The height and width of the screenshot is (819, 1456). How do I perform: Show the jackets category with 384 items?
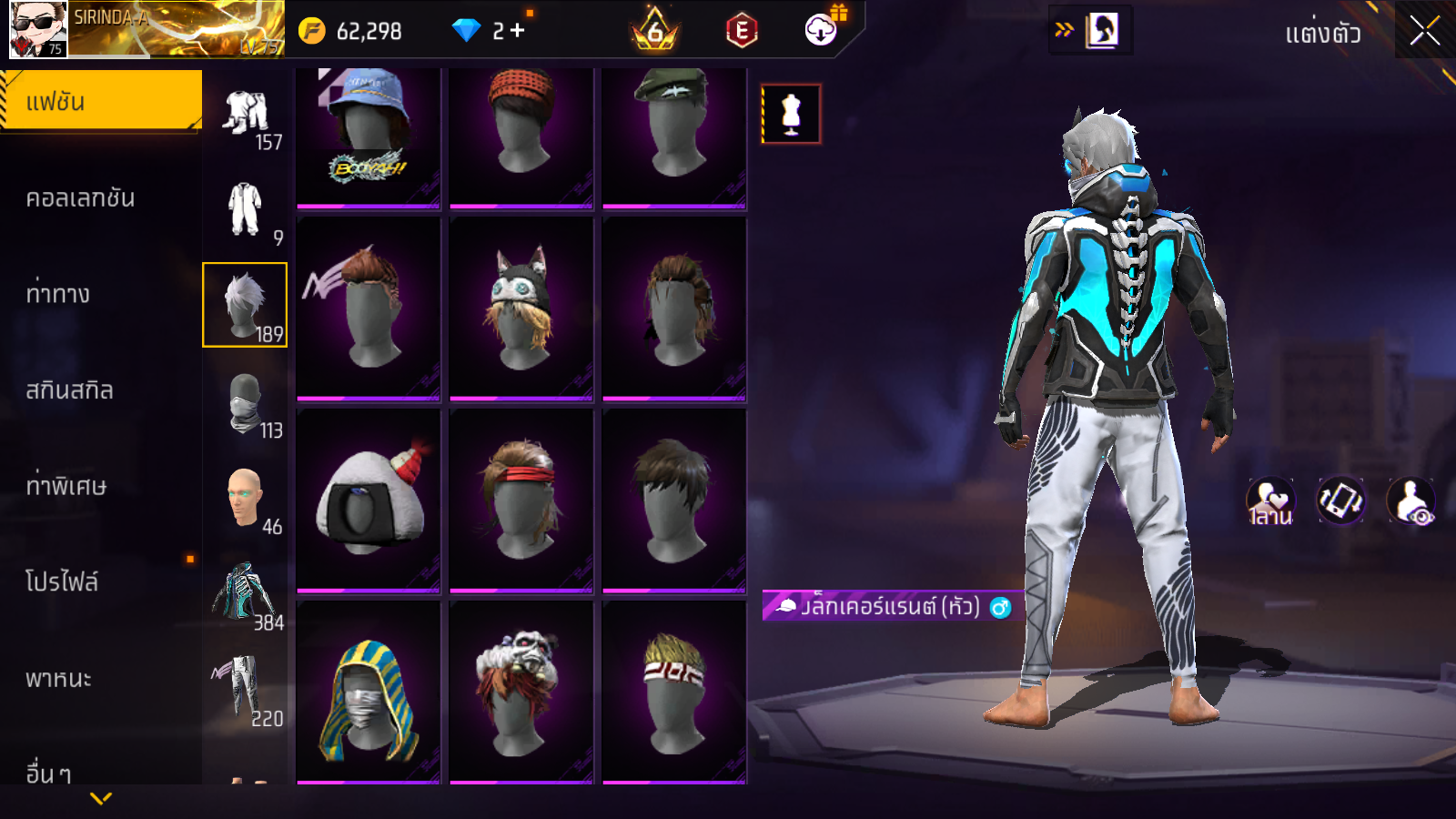(246, 594)
